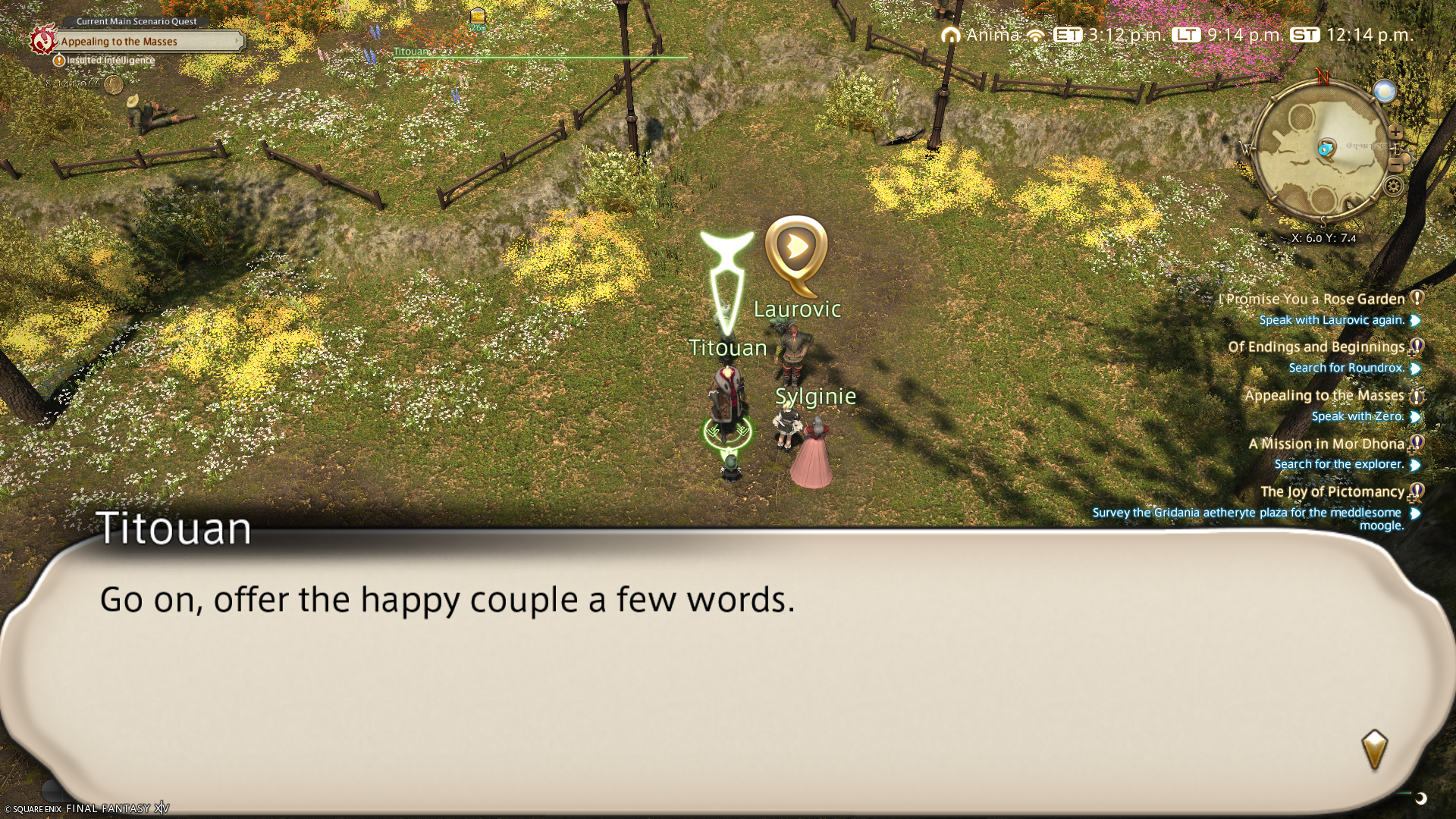
Task: Select 'A Mission in Mor Dhona' quest
Action: 1326,444
